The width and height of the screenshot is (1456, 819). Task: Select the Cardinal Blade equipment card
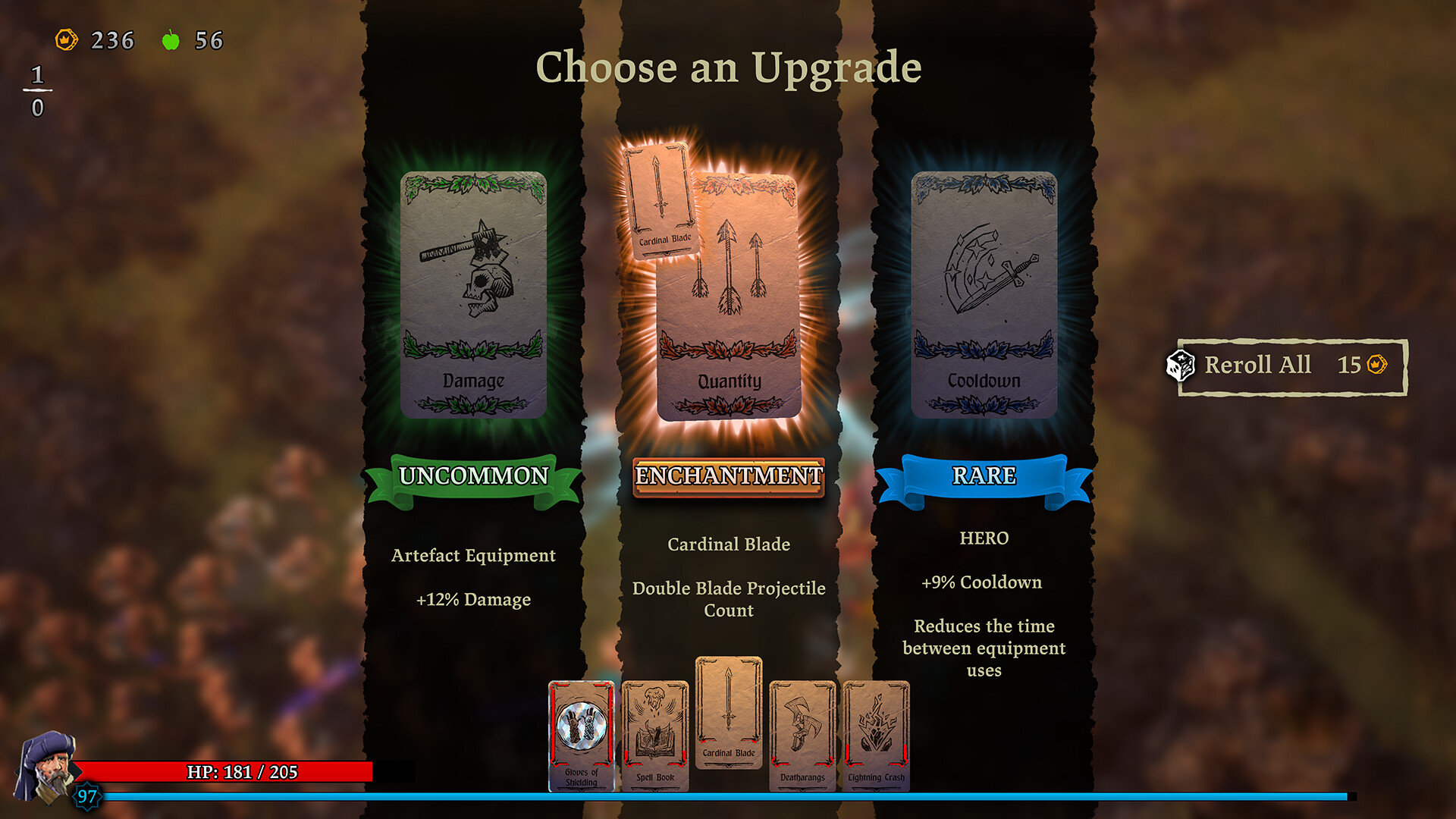[x=728, y=720]
